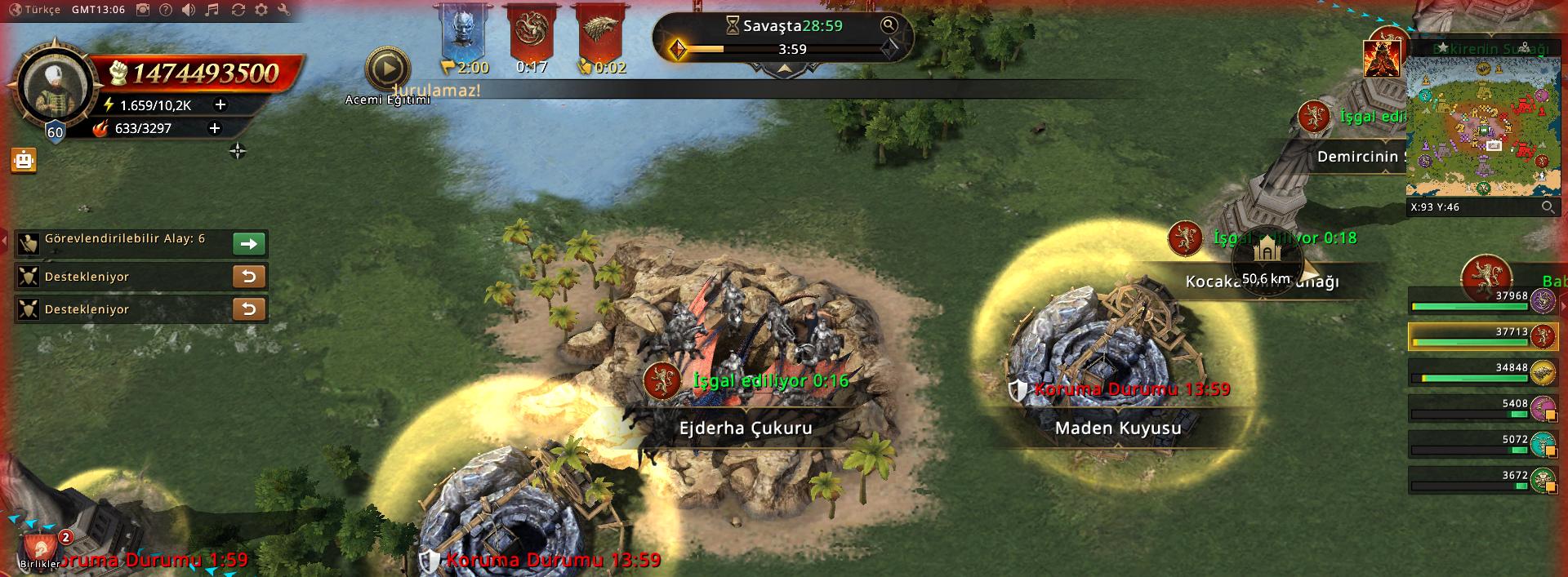Select the Night King banner
This screenshot has height=577, width=1568.
463,33
